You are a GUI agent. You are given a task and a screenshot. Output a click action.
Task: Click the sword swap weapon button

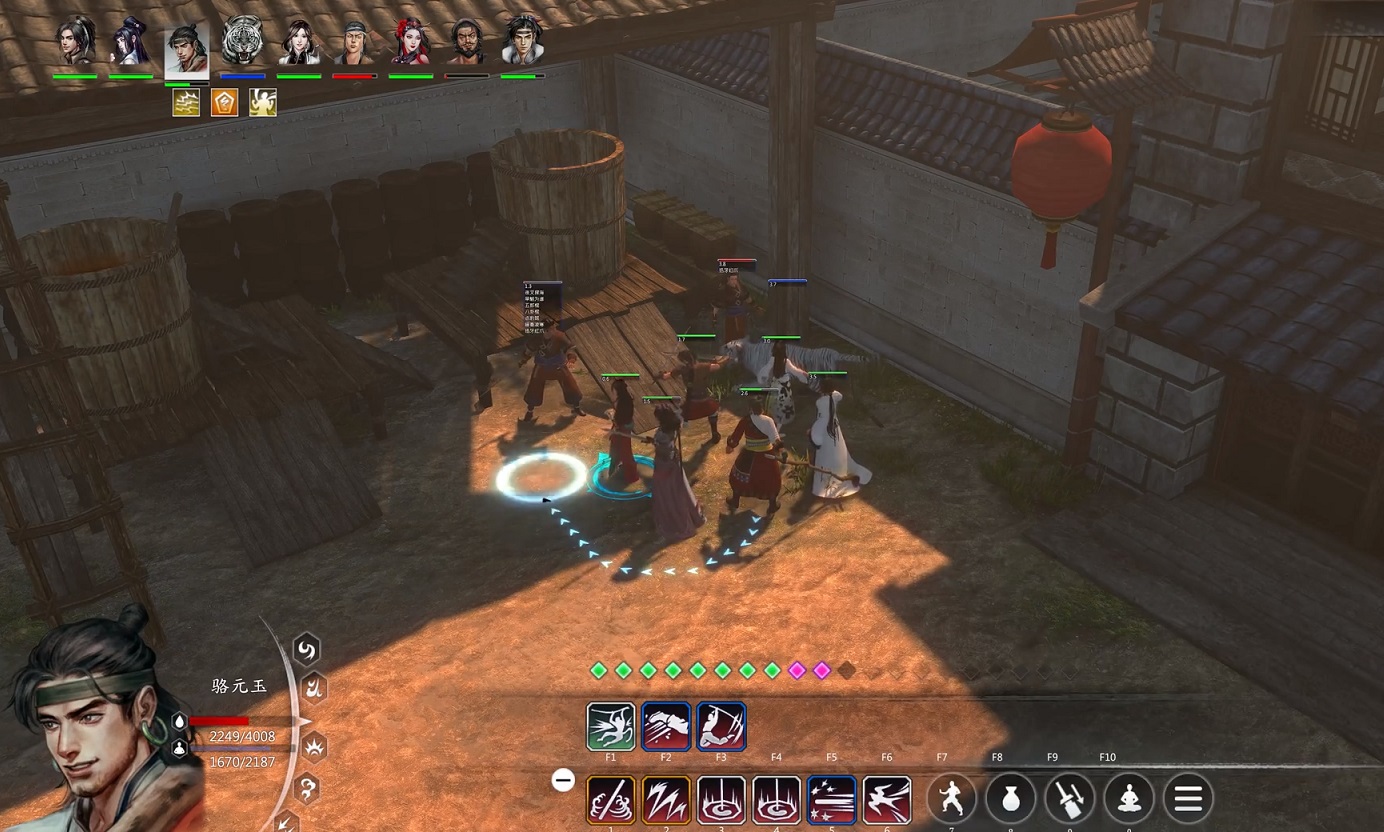[1069, 799]
